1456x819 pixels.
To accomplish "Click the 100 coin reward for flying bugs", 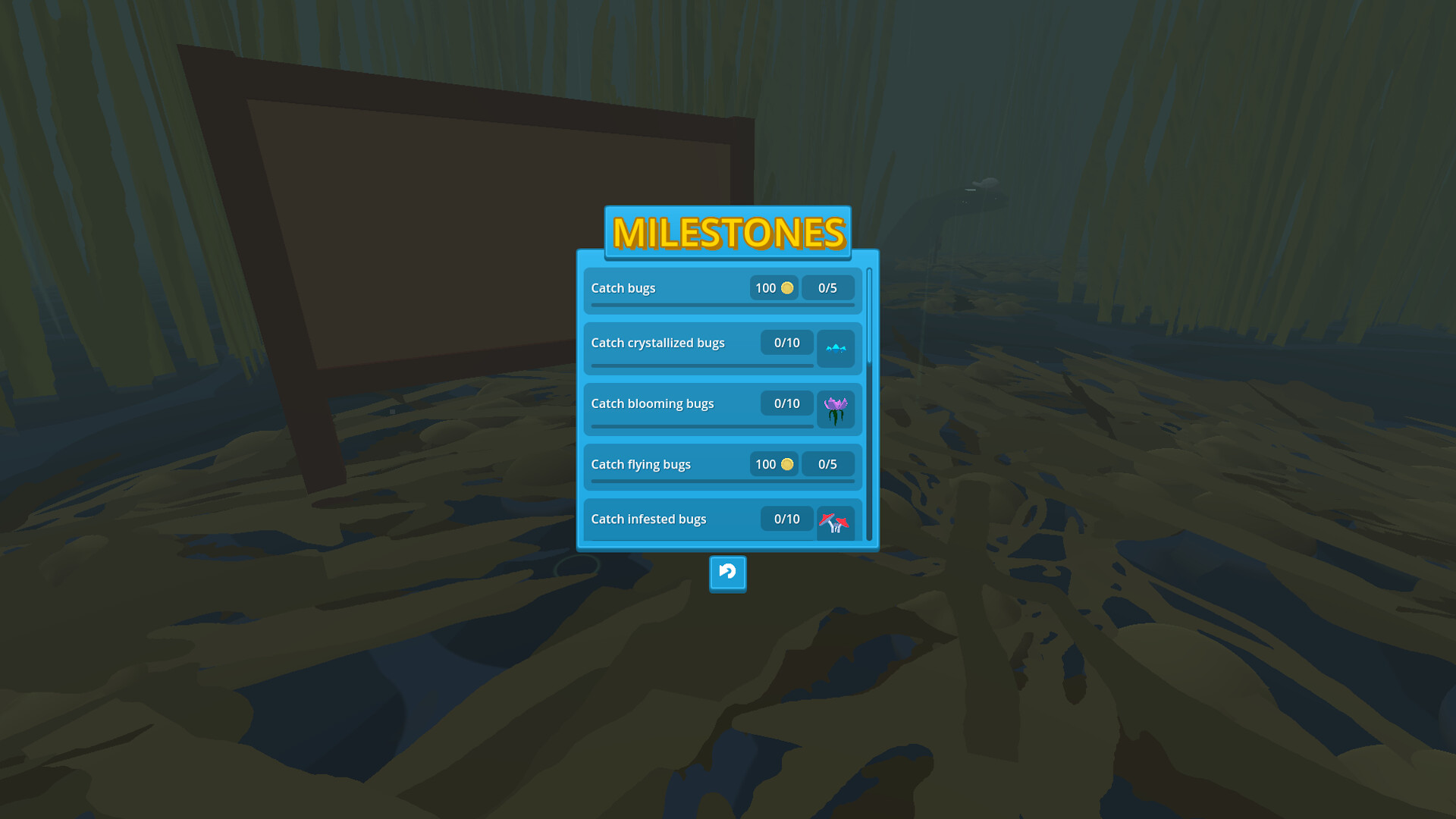I will coord(773,464).
